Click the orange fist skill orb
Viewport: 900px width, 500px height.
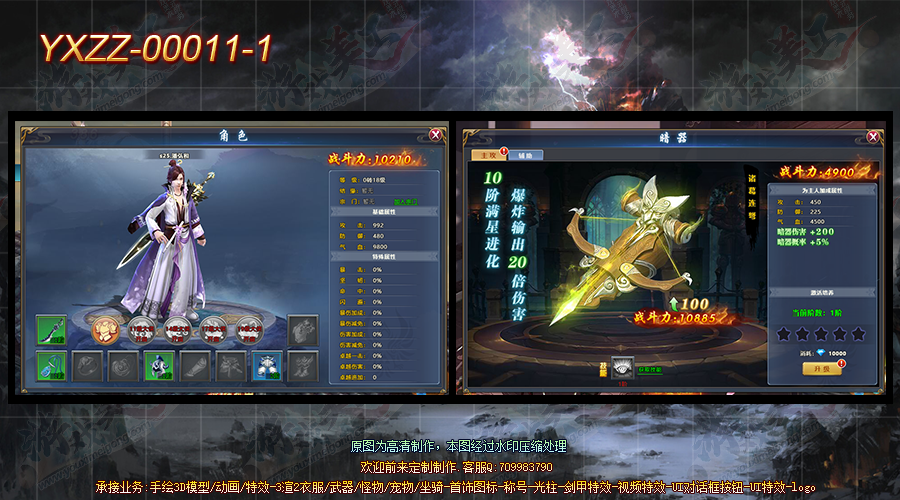(106, 328)
